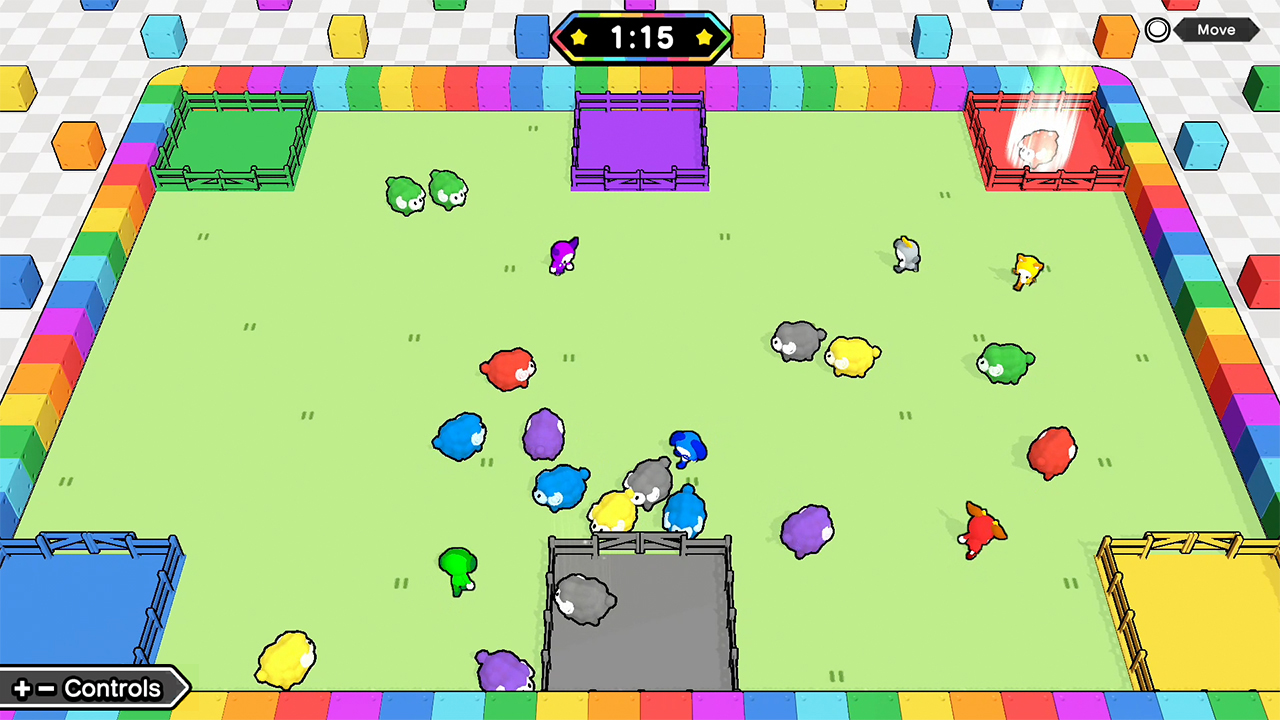The image size is (1280, 720).
Task: Click the Move control hint label
Action: tap(1216, 29)
